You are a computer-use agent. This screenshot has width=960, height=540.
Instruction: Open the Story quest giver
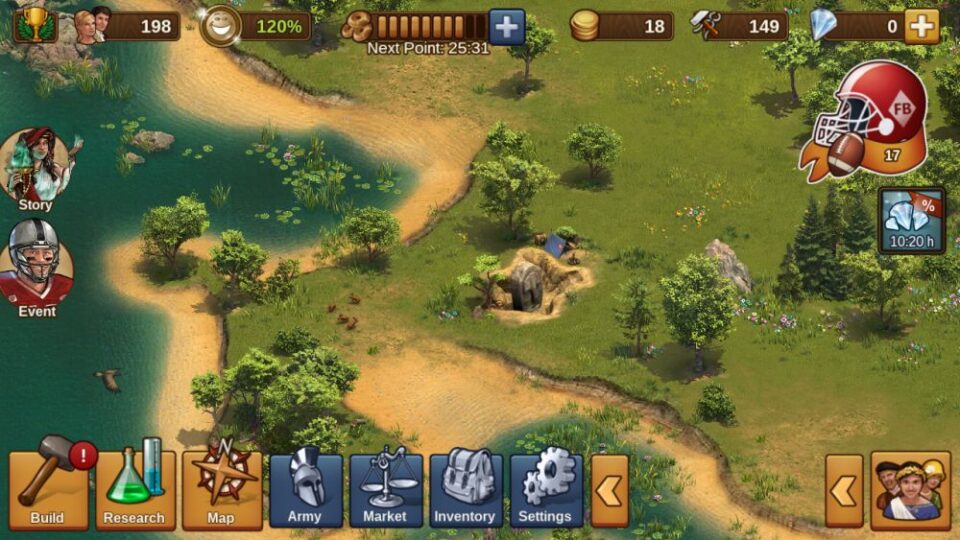(x=36, y=168)
